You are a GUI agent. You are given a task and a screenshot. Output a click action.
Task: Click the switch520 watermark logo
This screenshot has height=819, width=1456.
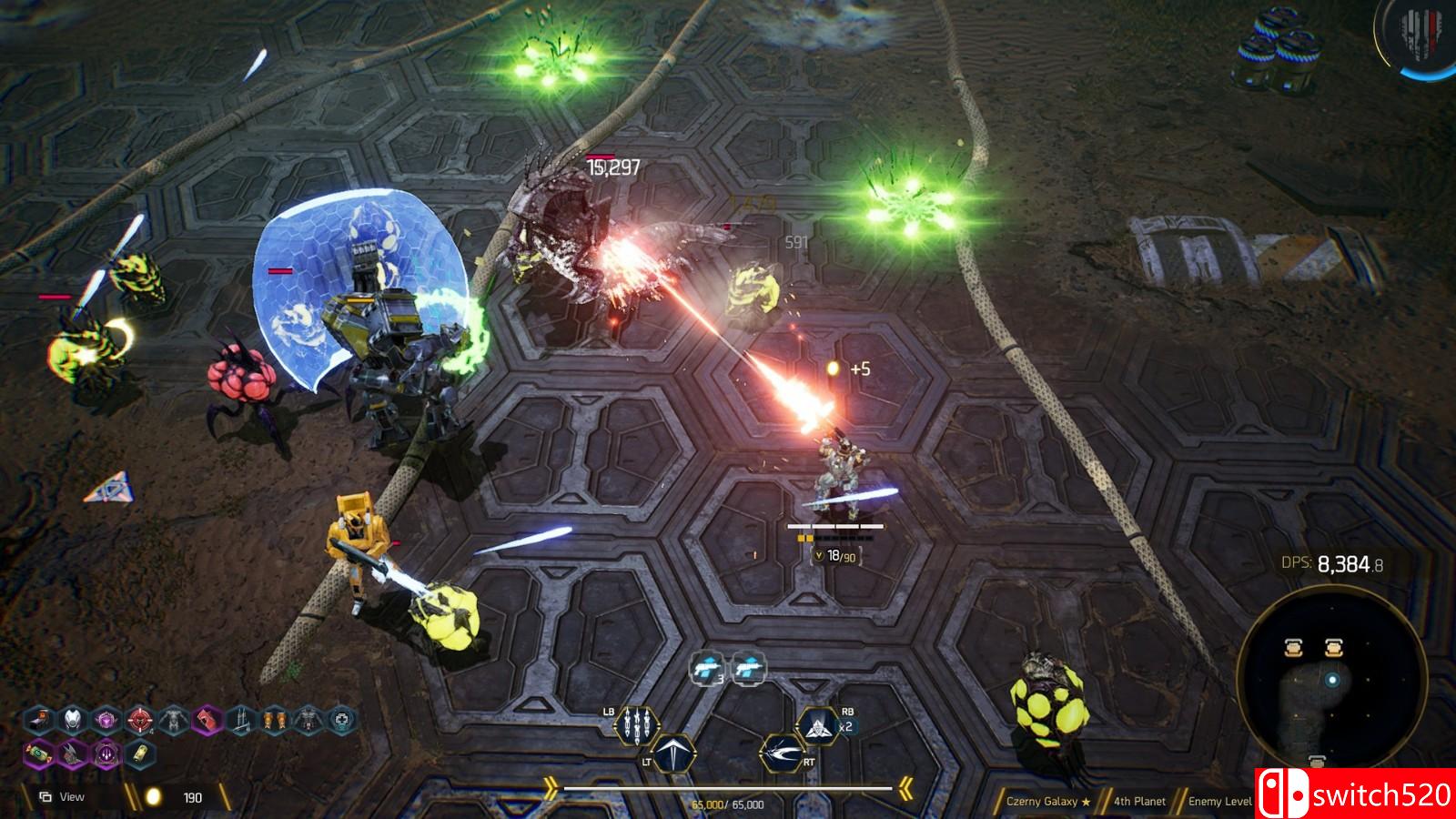[x=1355, y=794]
